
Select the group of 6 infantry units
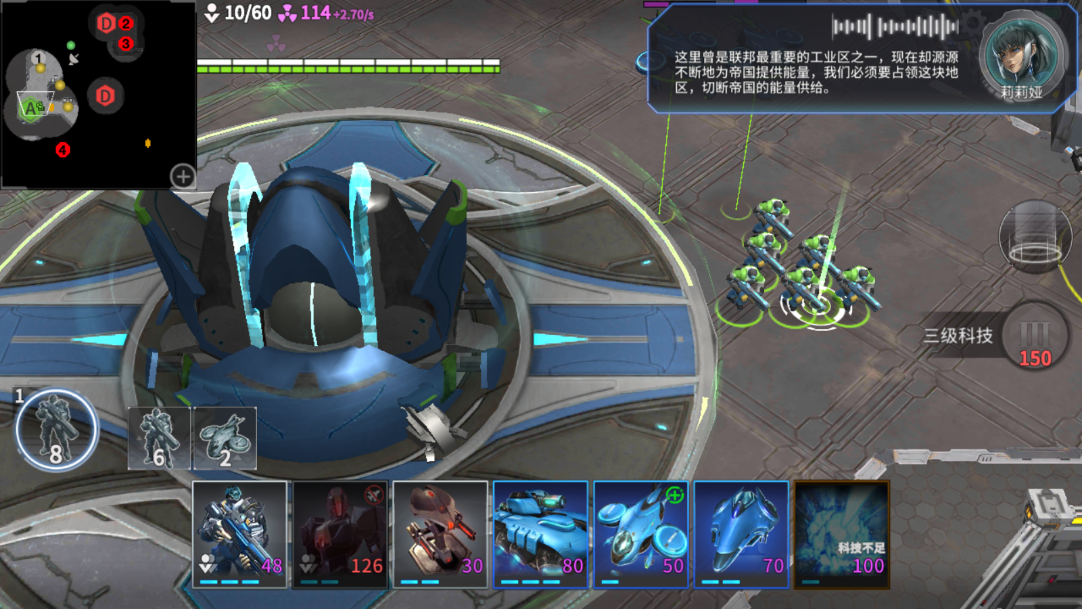click(159, 438)
